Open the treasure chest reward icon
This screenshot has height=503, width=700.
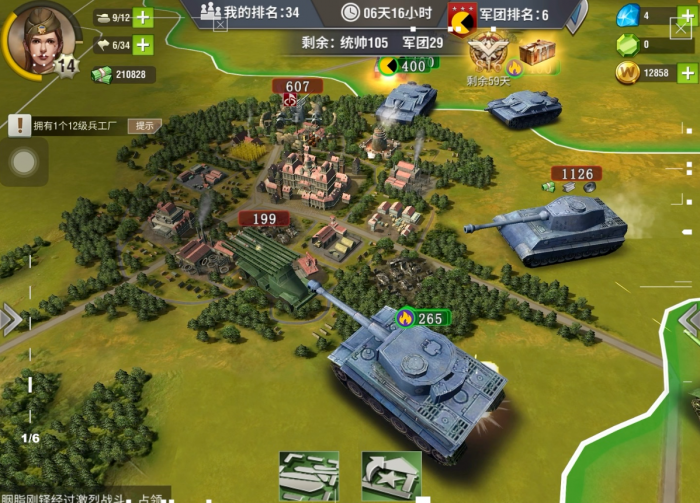tap(537, 52)
